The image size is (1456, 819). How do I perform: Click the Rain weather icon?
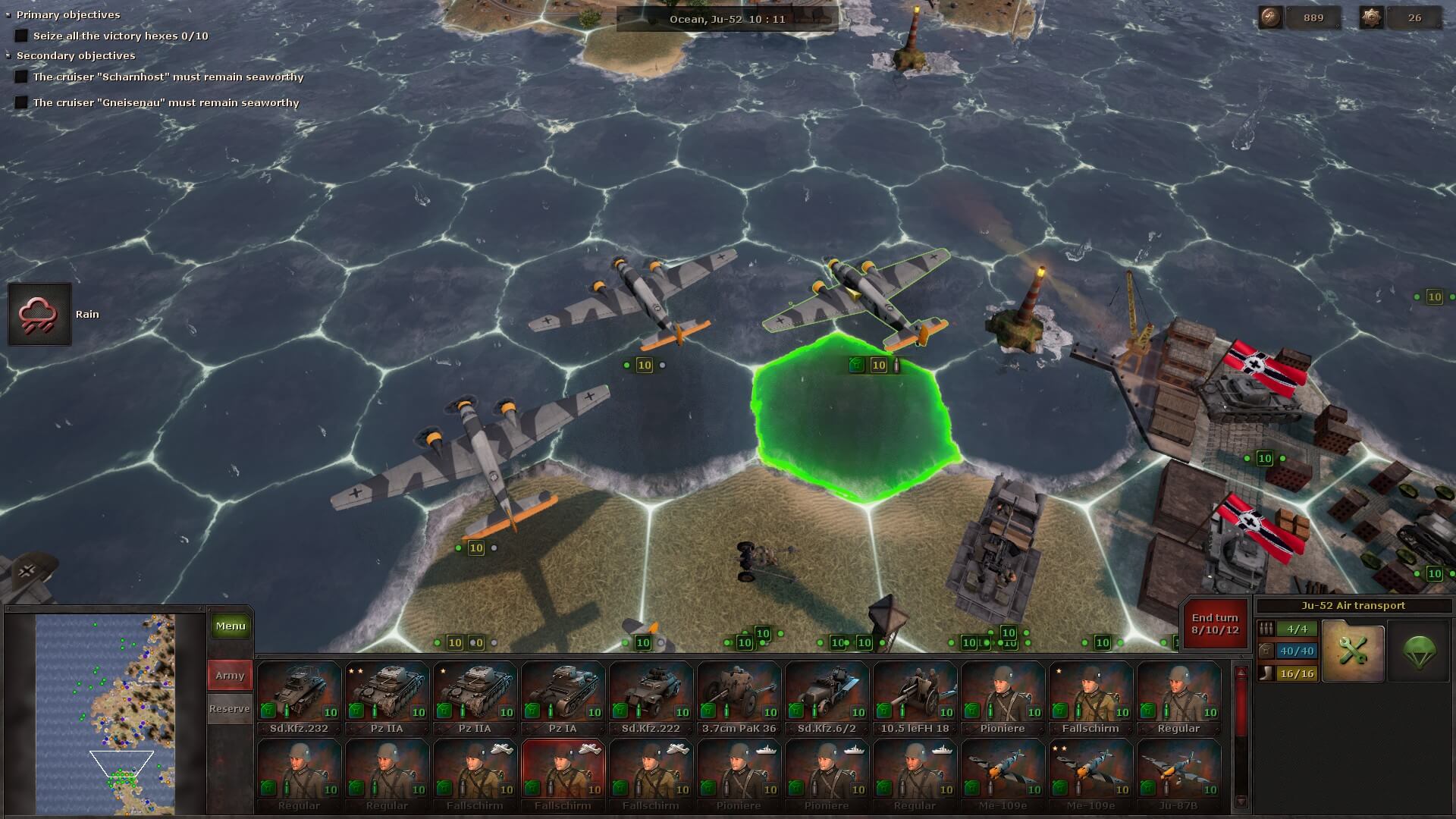(39, 314)
